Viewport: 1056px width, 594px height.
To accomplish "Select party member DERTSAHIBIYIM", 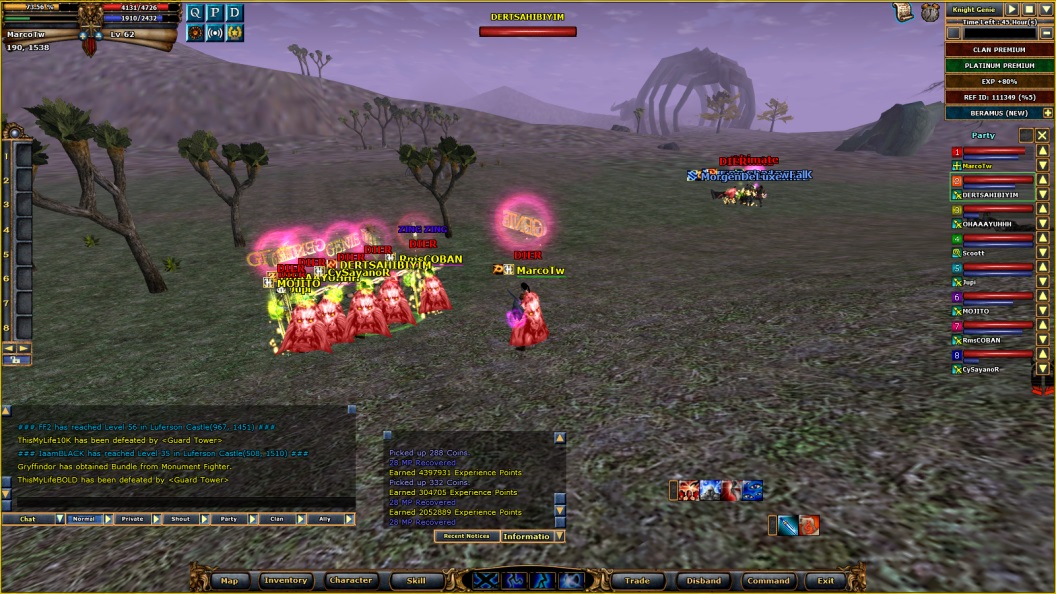I will pyautogui.click(x=990, y=195).
